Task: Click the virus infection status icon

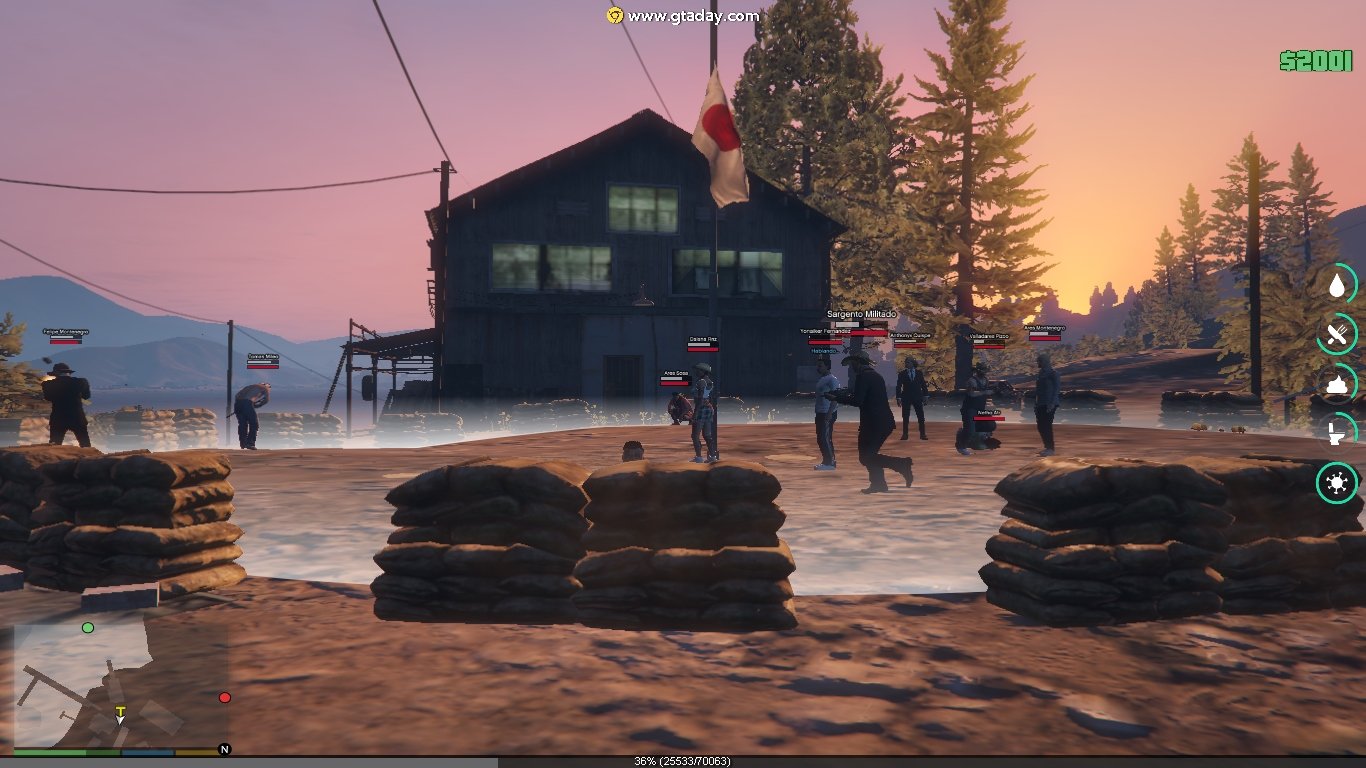Action: [1337, 484]
